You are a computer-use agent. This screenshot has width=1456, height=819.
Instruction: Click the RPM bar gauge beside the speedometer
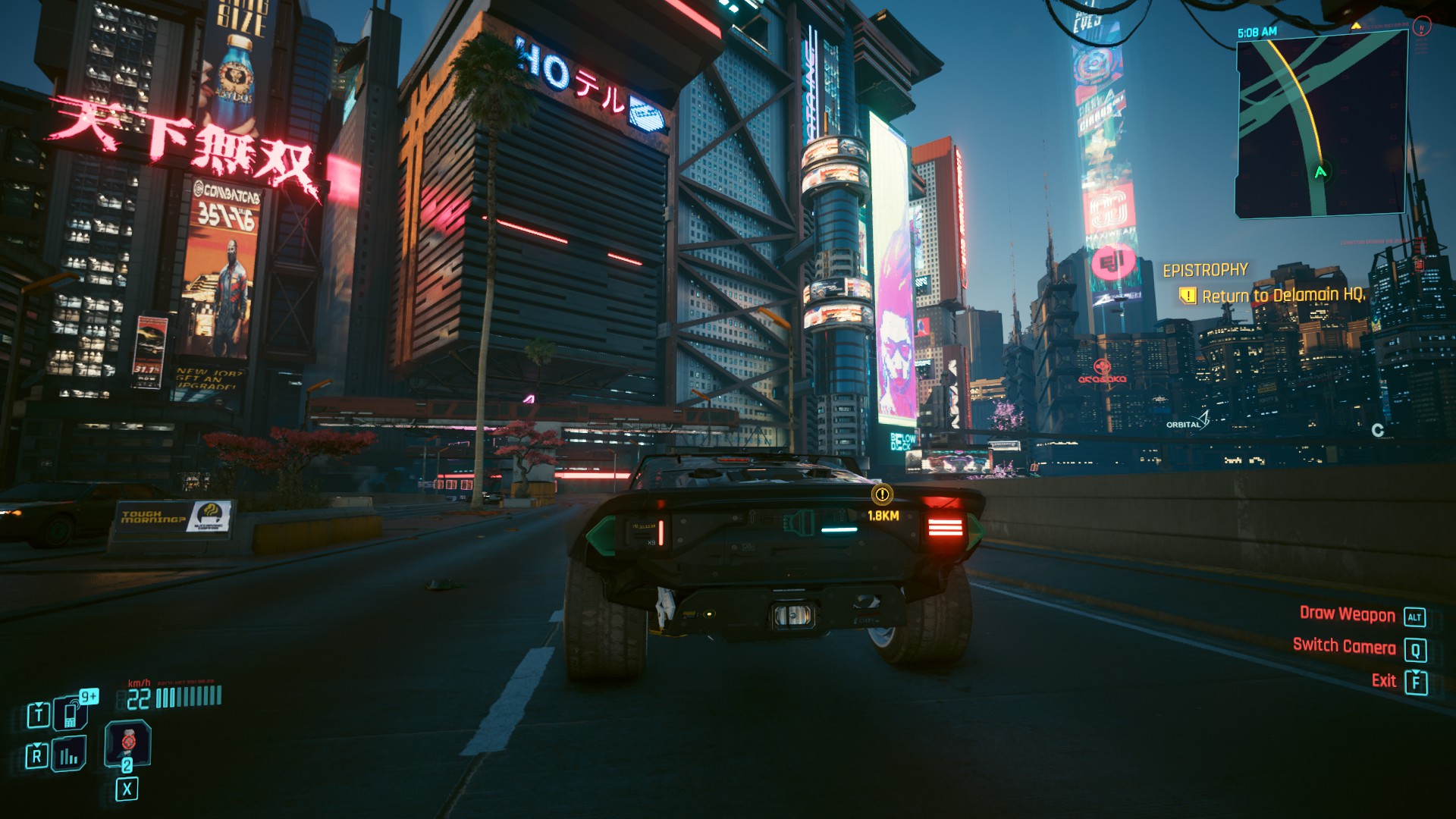(x=187, y=696)
